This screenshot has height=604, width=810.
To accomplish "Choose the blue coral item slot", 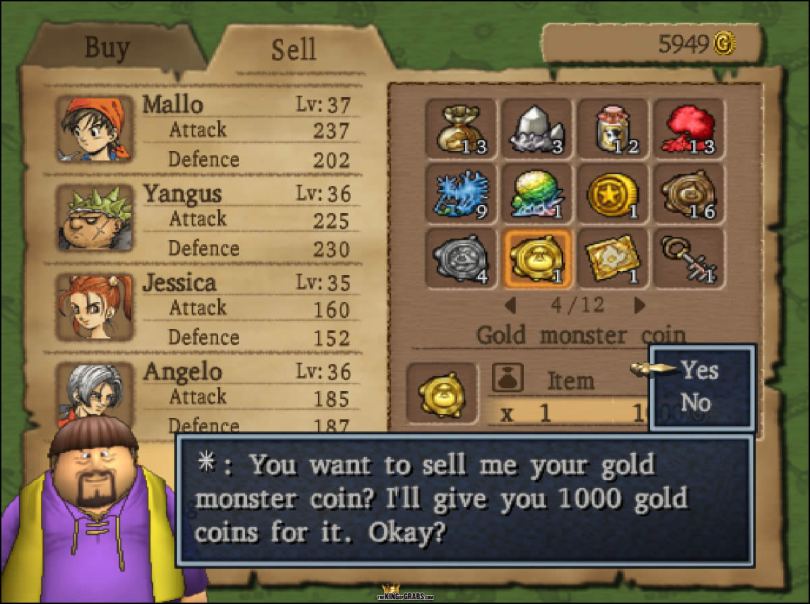I will (x=460, y=193).
